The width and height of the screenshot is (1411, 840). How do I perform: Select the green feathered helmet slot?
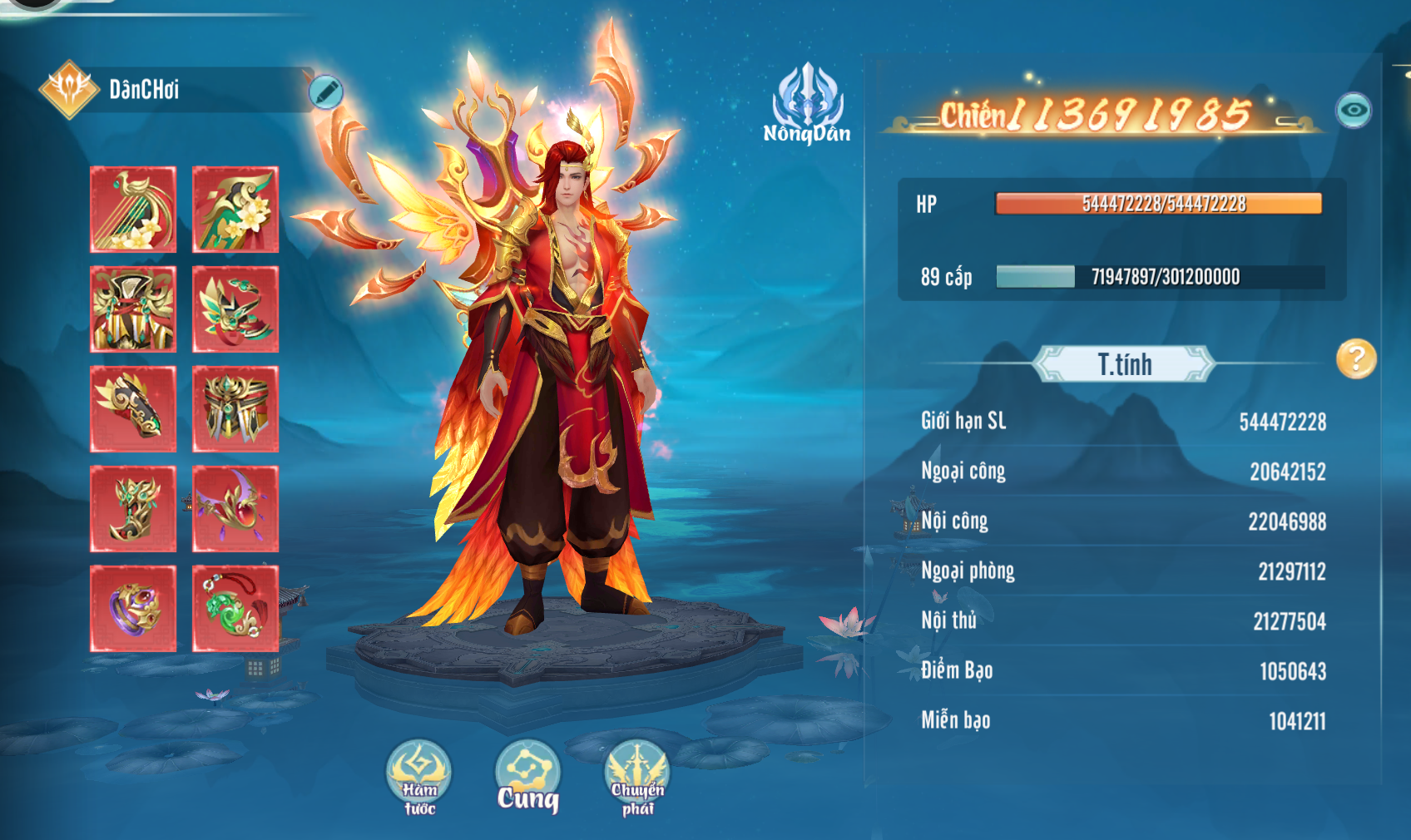pyautogui.click(x=235, y=309)
